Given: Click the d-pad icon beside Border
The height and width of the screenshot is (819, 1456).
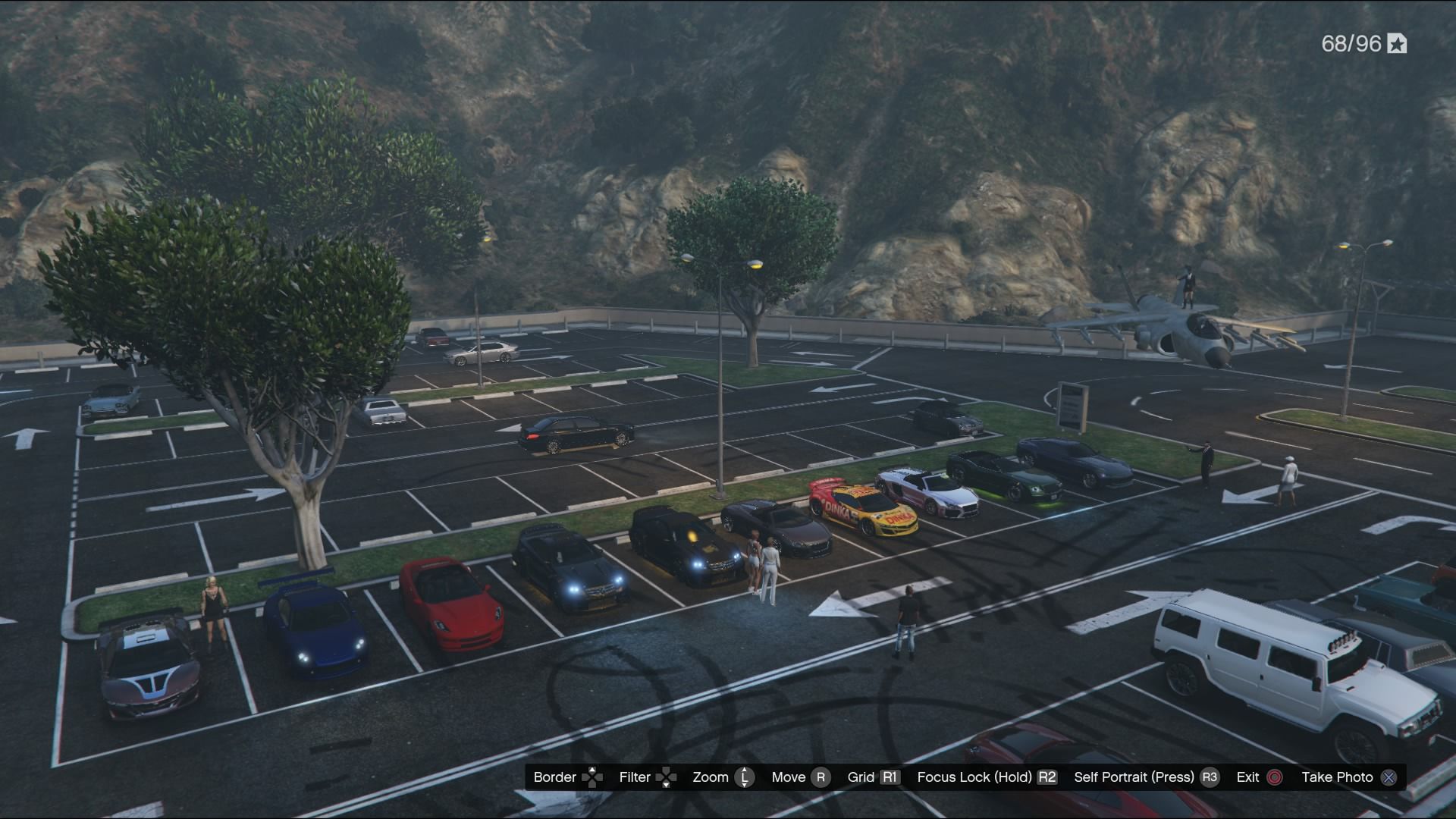Looking at the screenshot, I should [x=591, y=777].
